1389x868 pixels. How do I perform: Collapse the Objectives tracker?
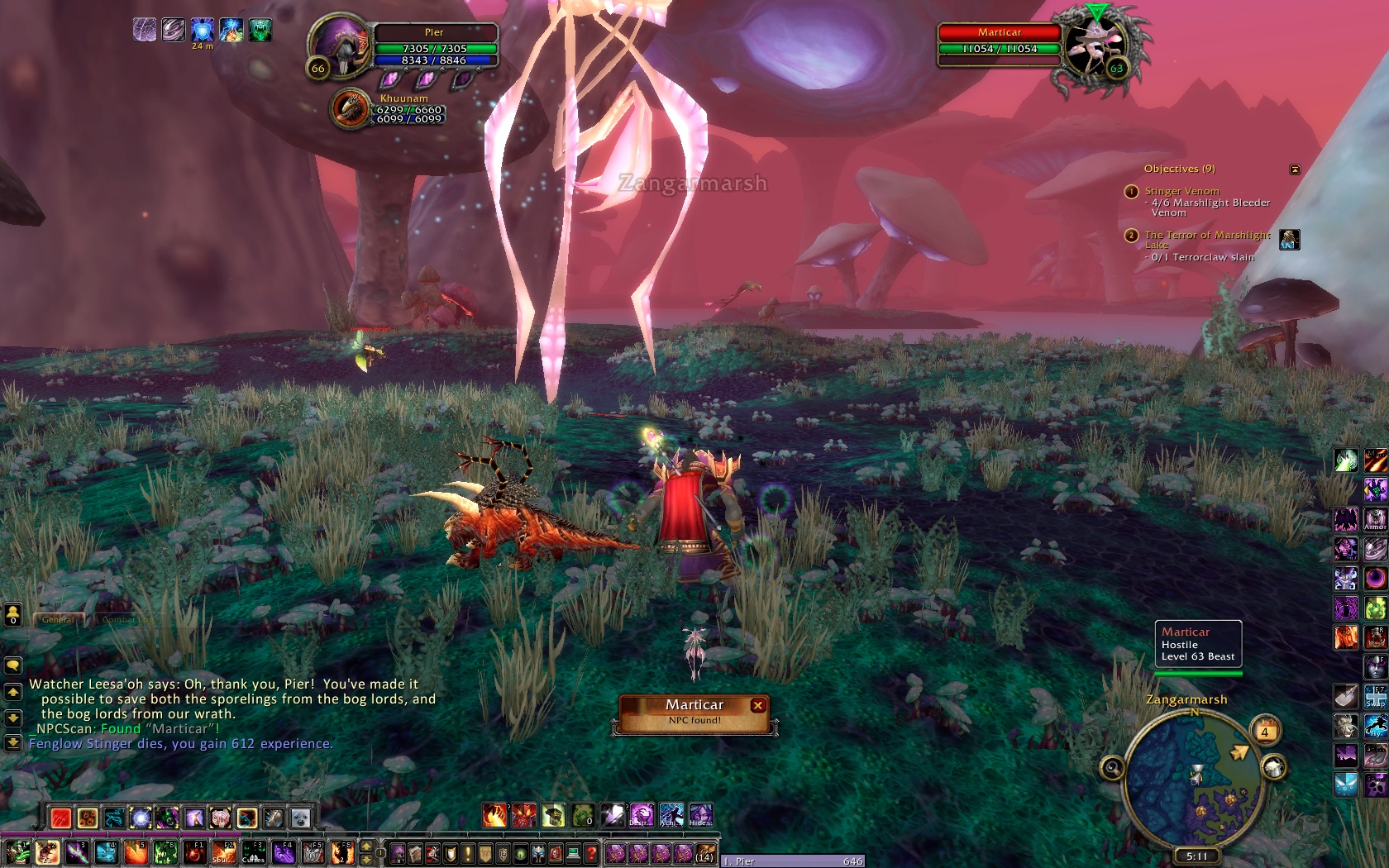[1295, 169]
